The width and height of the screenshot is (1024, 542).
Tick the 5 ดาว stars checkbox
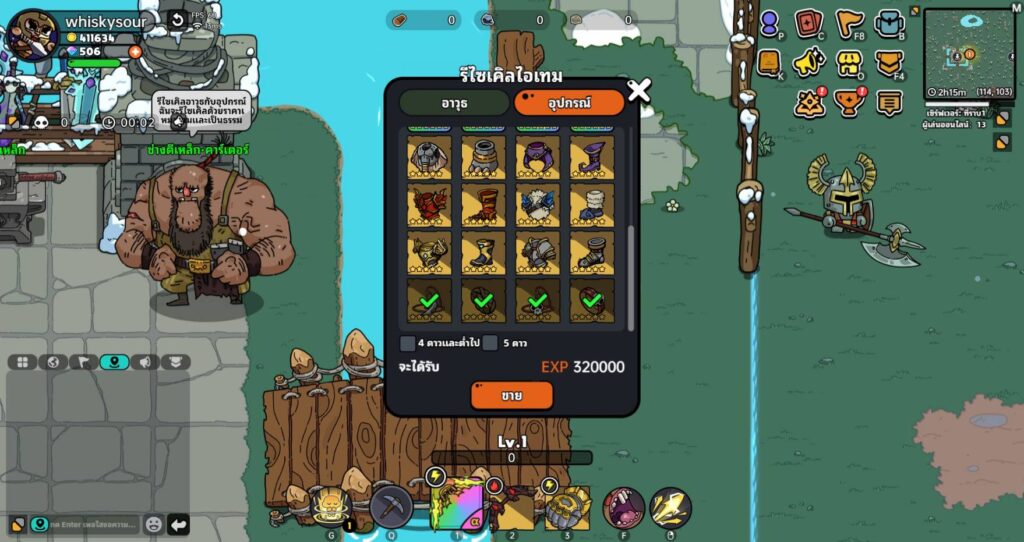point(490,343)
